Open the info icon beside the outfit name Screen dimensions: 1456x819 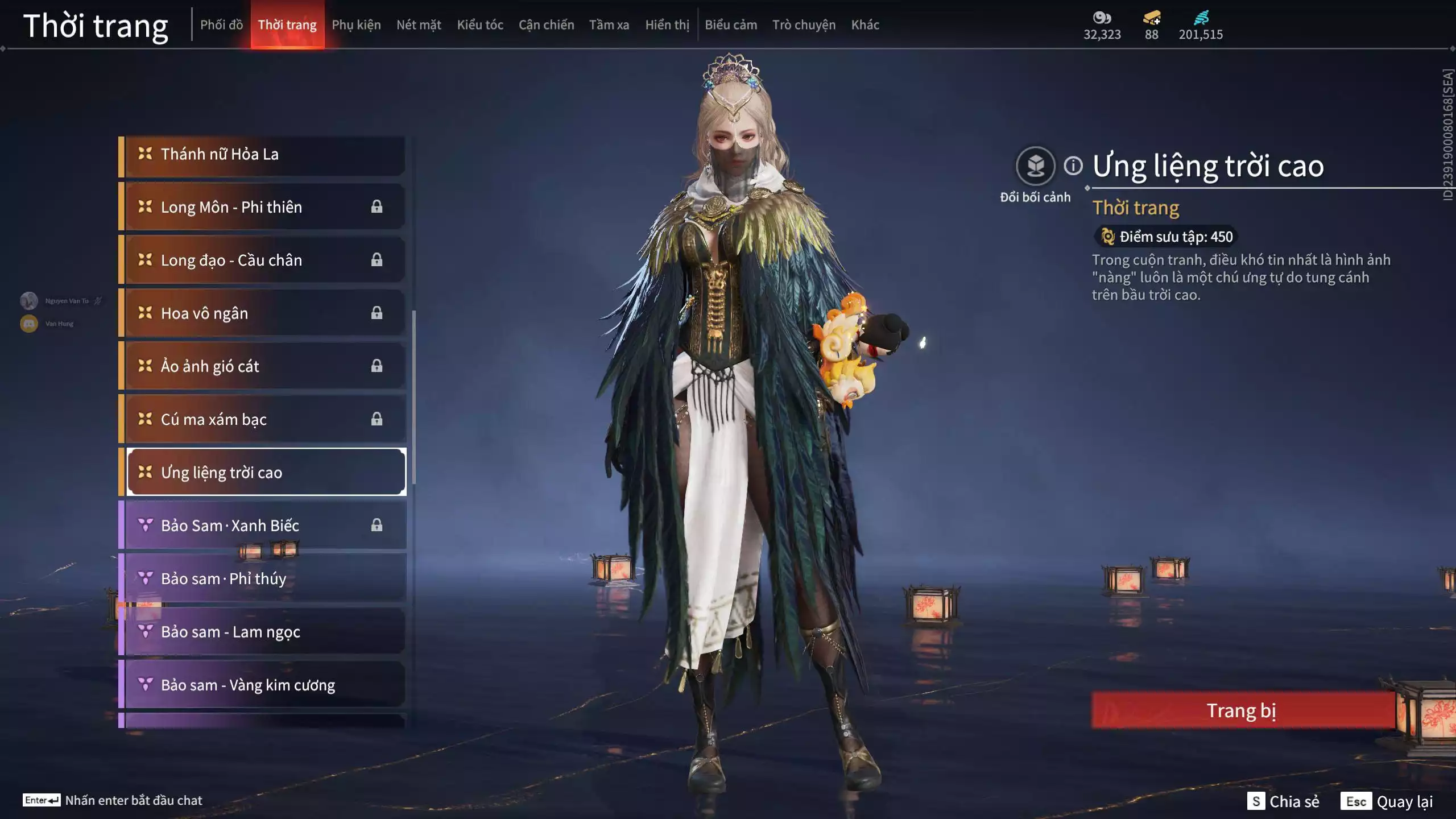1073,166
